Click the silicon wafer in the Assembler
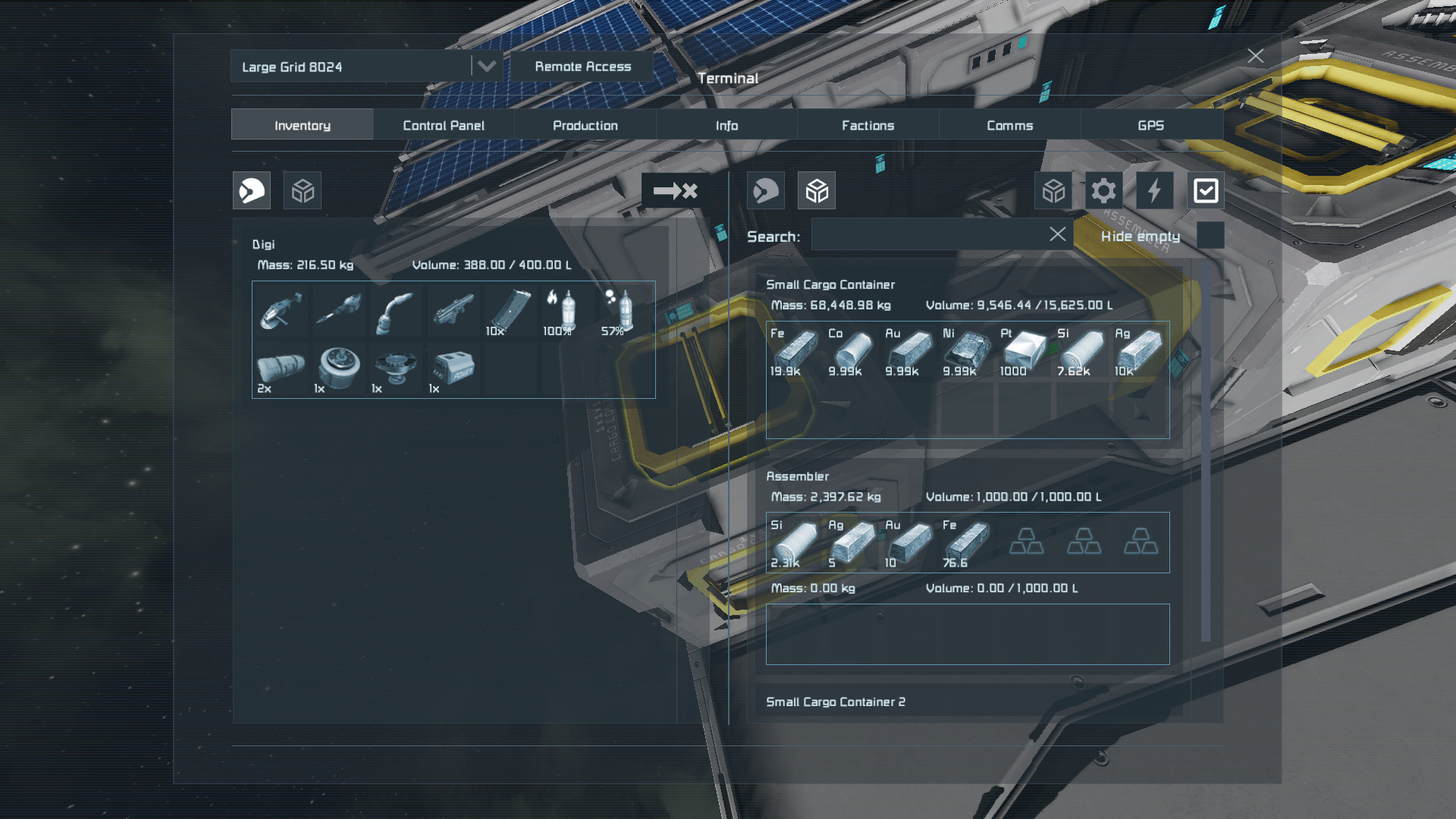The height and width of the screenshot is (819, 1456). coord(794,544)
